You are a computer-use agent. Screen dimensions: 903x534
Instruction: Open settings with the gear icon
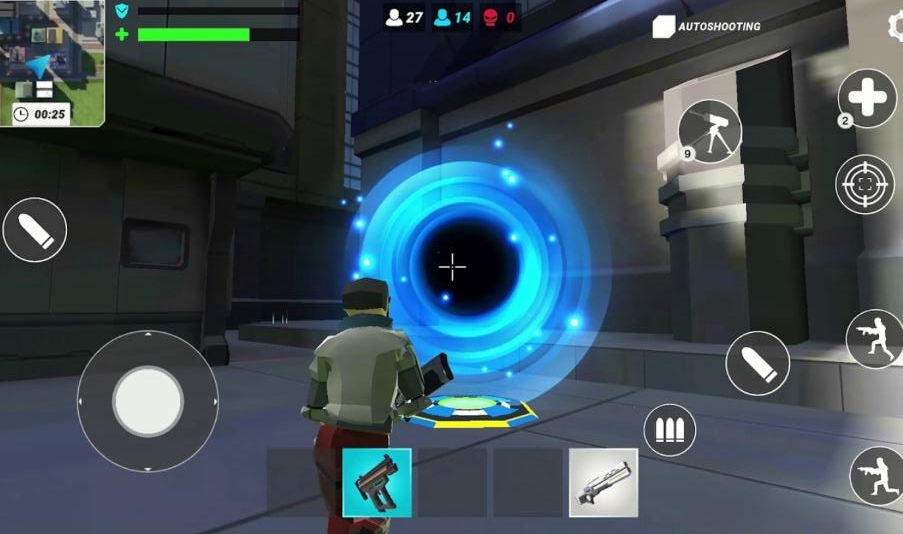coord(895,25)
